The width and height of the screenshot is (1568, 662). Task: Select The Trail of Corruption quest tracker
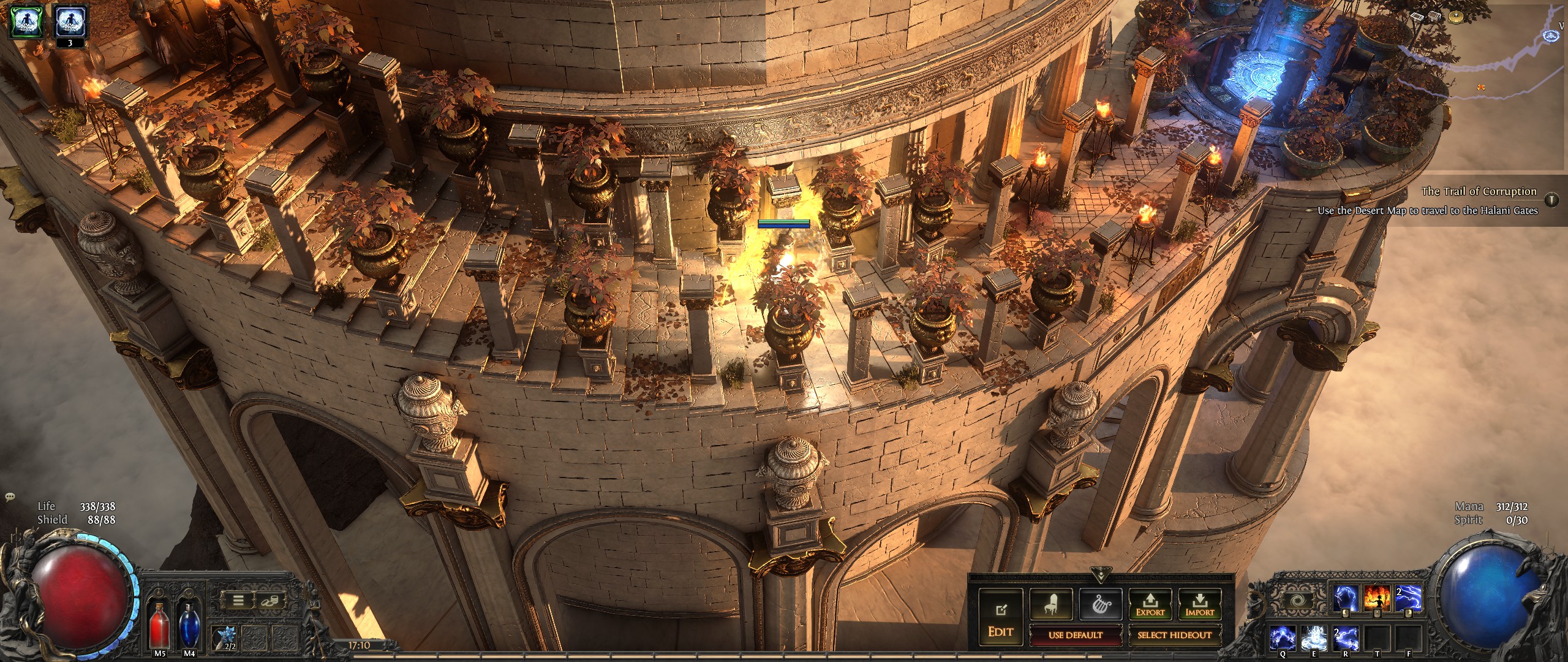pos(1479,191)
